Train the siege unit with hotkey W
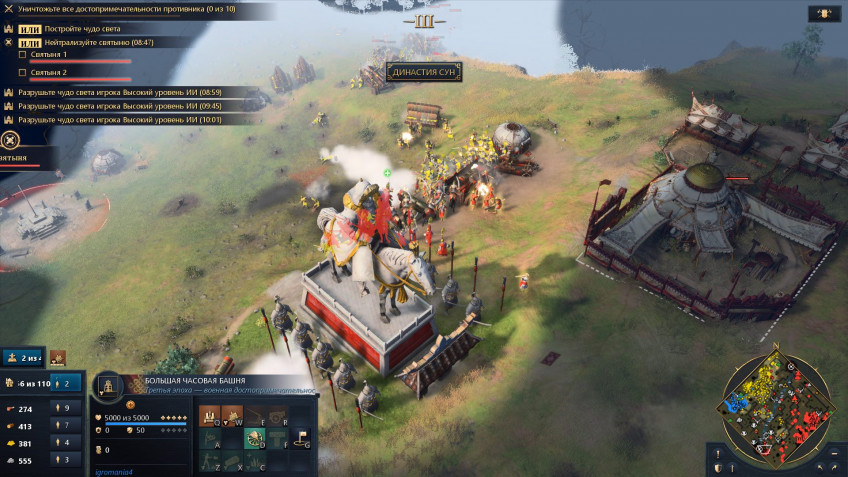 pyautogui.click(x=231, y=415)
